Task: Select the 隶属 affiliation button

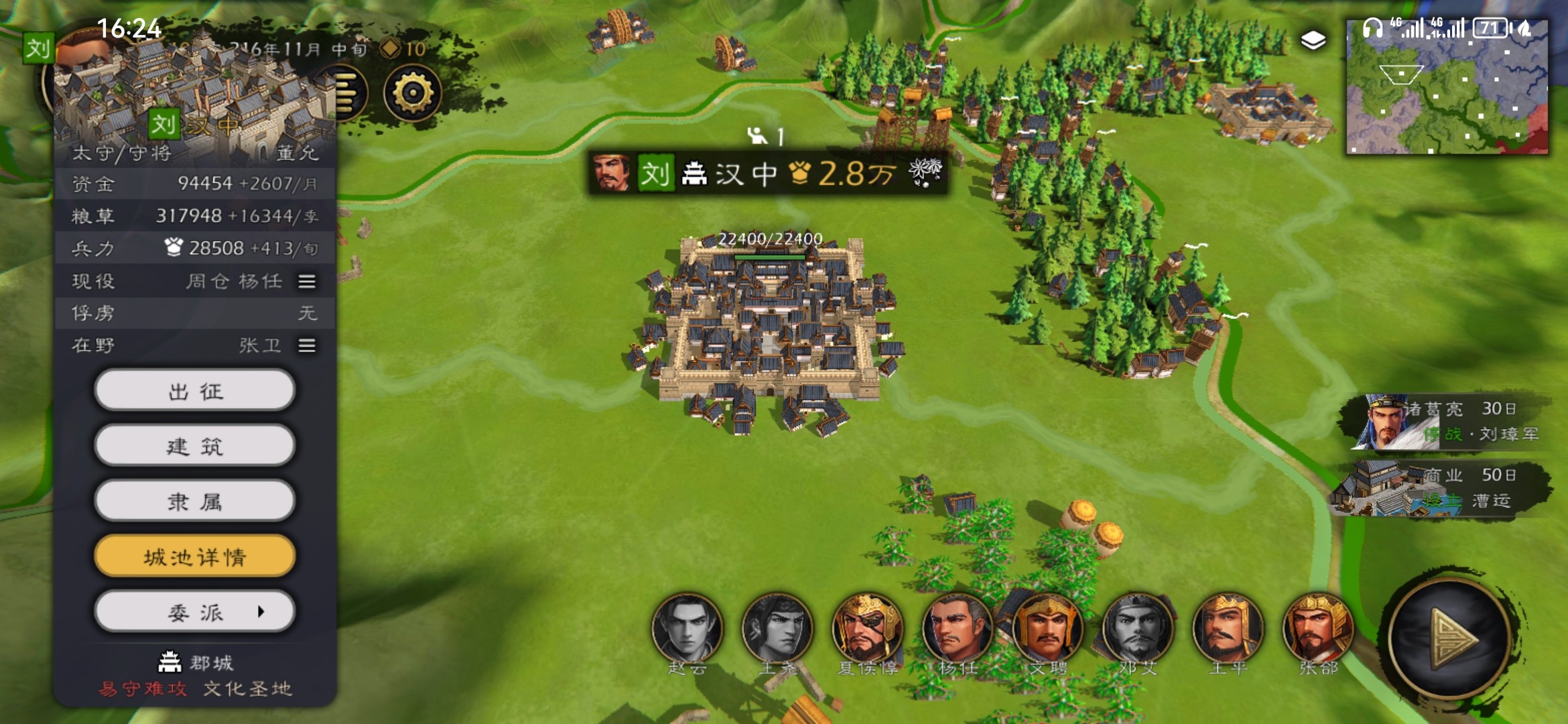Action: (x=194, y=501)
